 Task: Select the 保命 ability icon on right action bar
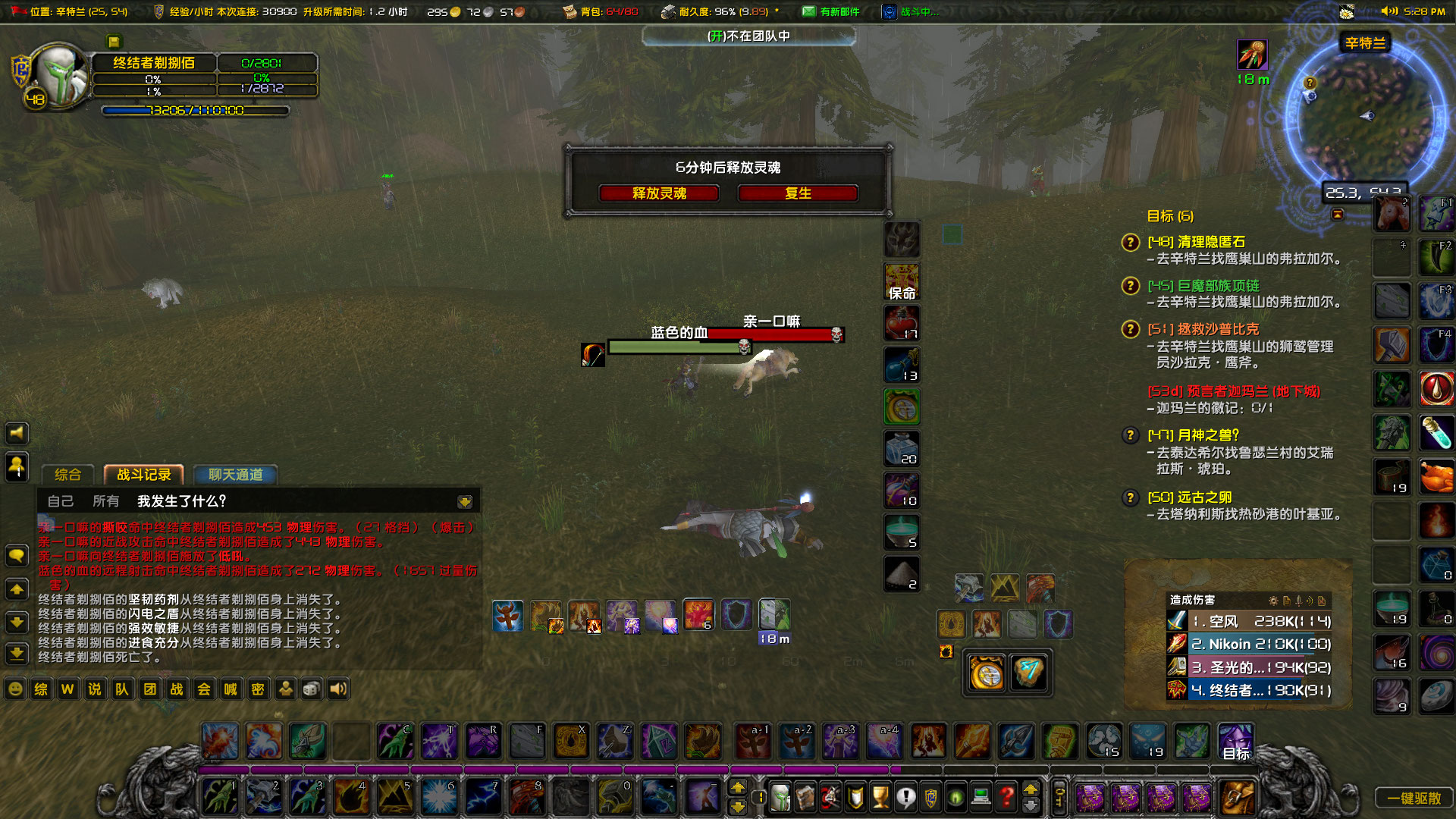coord(901,281)
